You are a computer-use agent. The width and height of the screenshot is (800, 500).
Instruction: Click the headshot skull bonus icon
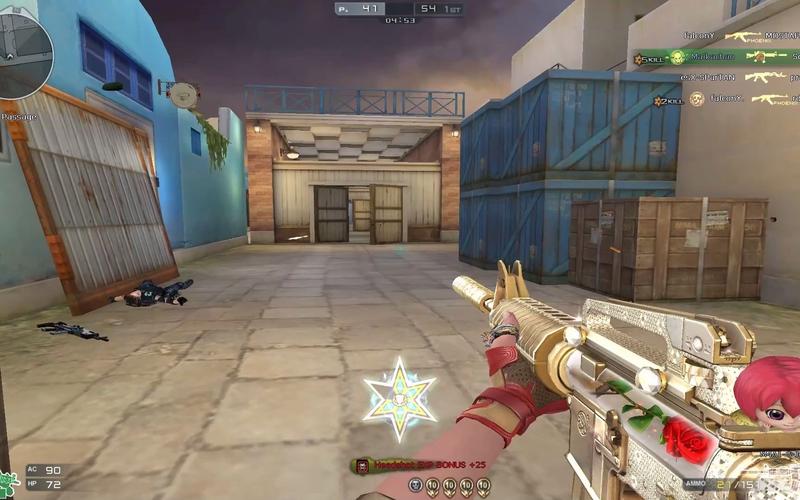[x=361, y=465]
